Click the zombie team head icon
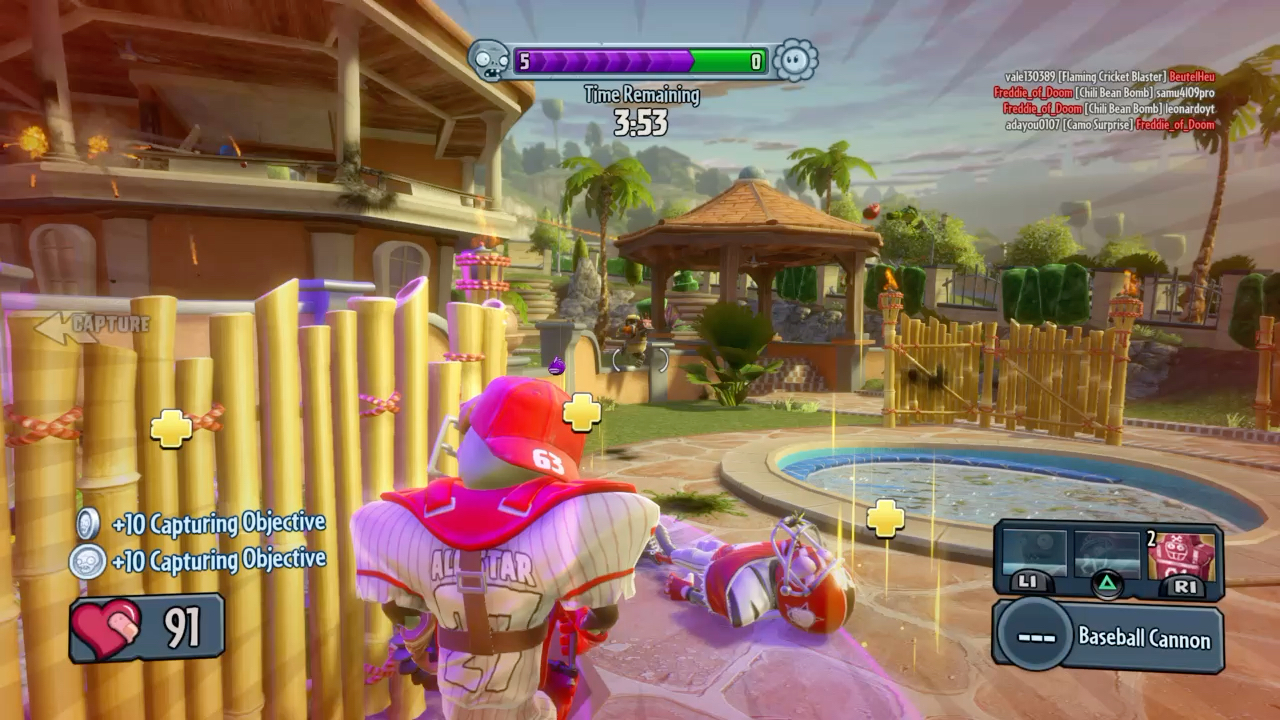The image size is (1280, 720). click(x=488, y=61)
